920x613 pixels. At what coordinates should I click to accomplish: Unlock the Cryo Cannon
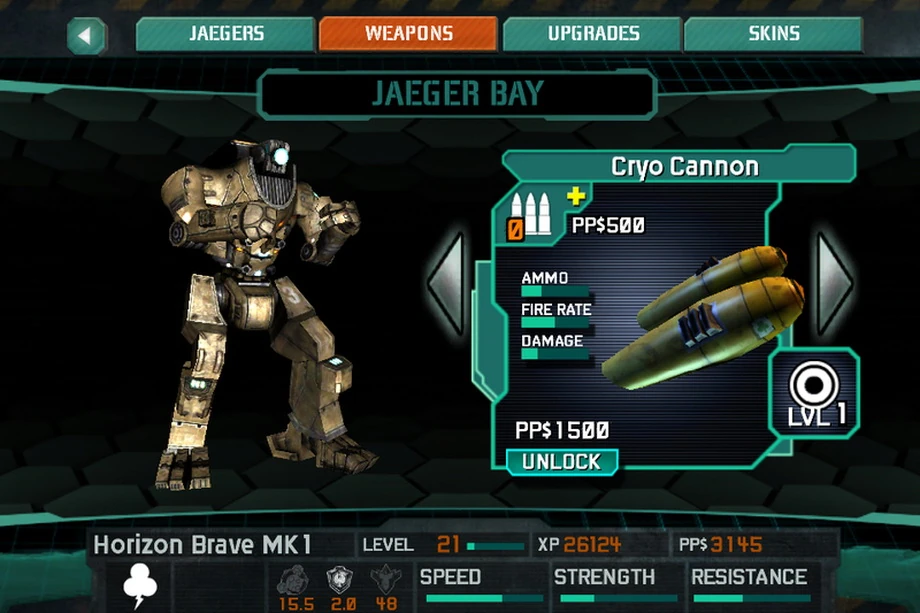(561, 462)
